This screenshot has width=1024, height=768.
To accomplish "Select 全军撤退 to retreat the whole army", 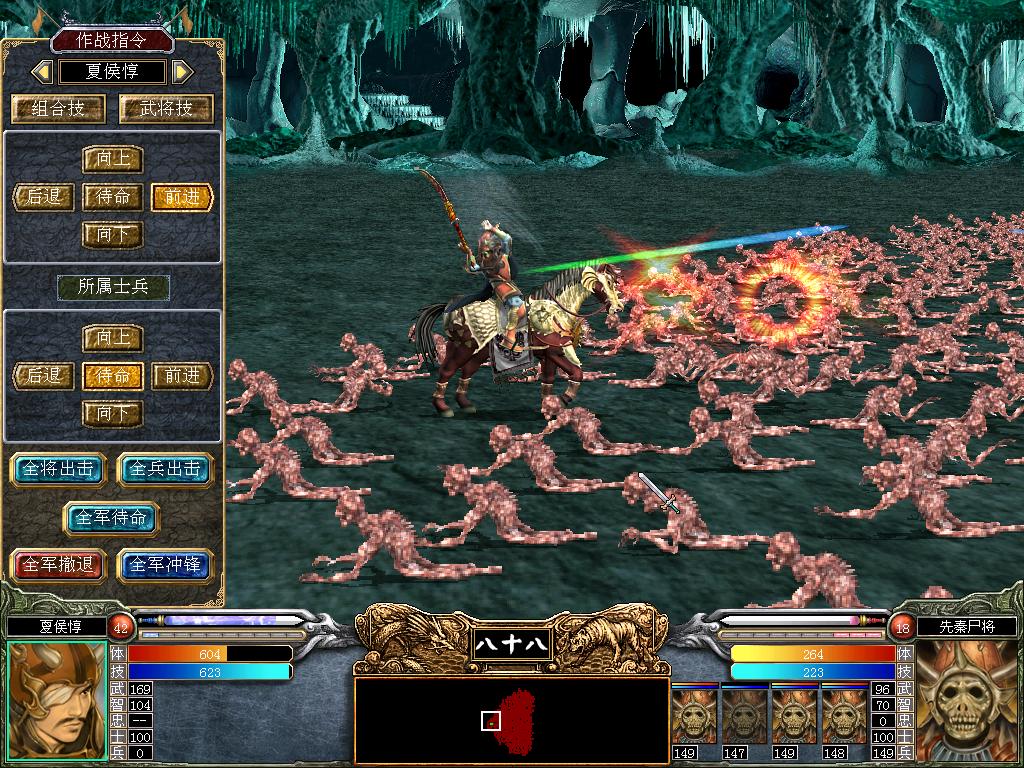I will [x=60, y=565].
